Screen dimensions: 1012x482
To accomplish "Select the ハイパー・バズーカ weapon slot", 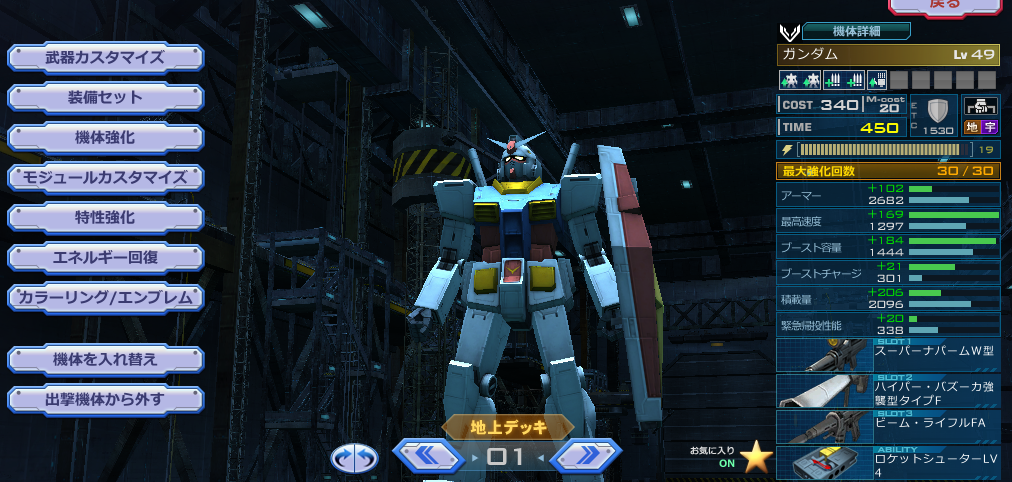I will [888, 391].
